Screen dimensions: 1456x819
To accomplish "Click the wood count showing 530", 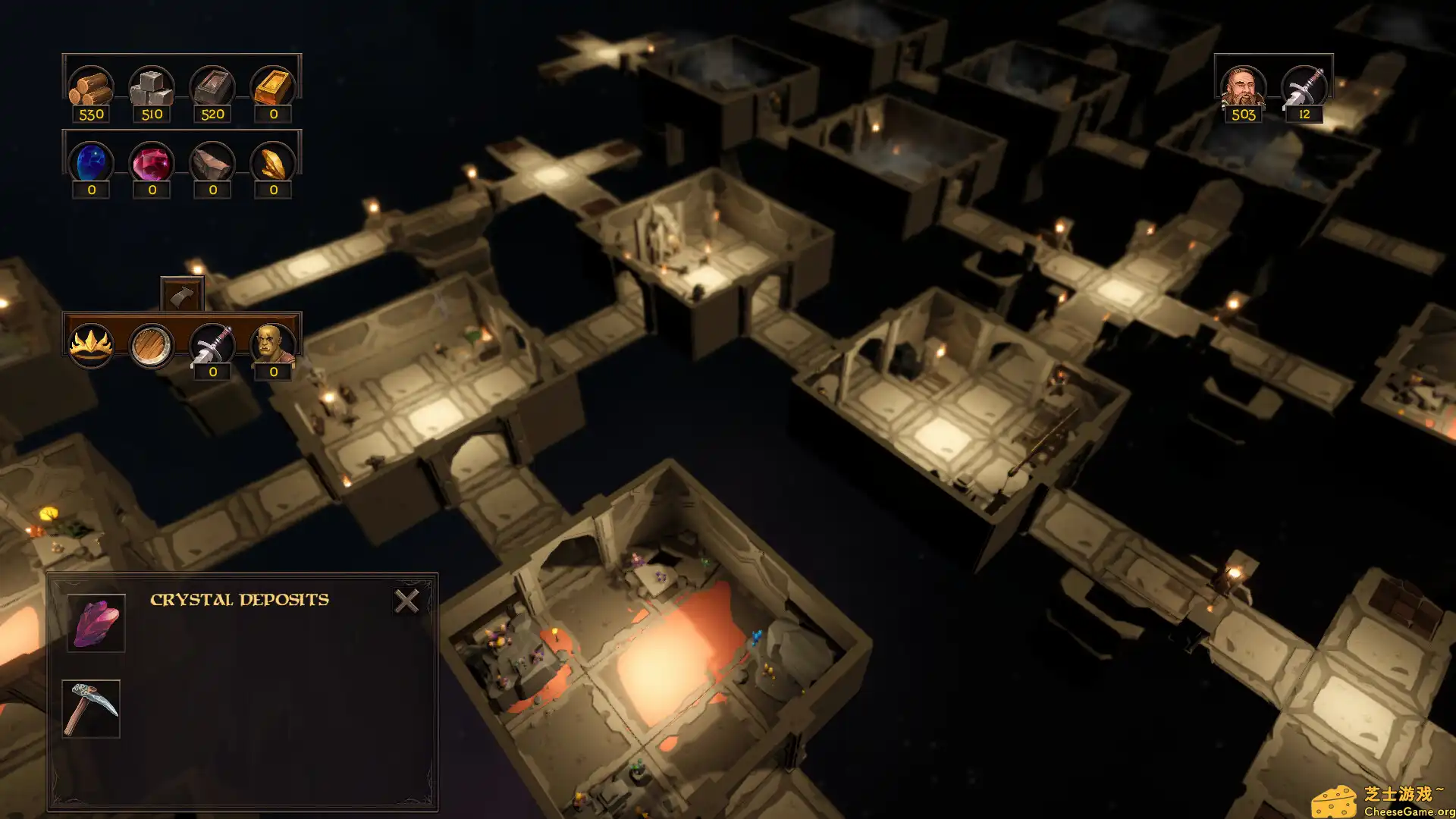I will (91, 114).
